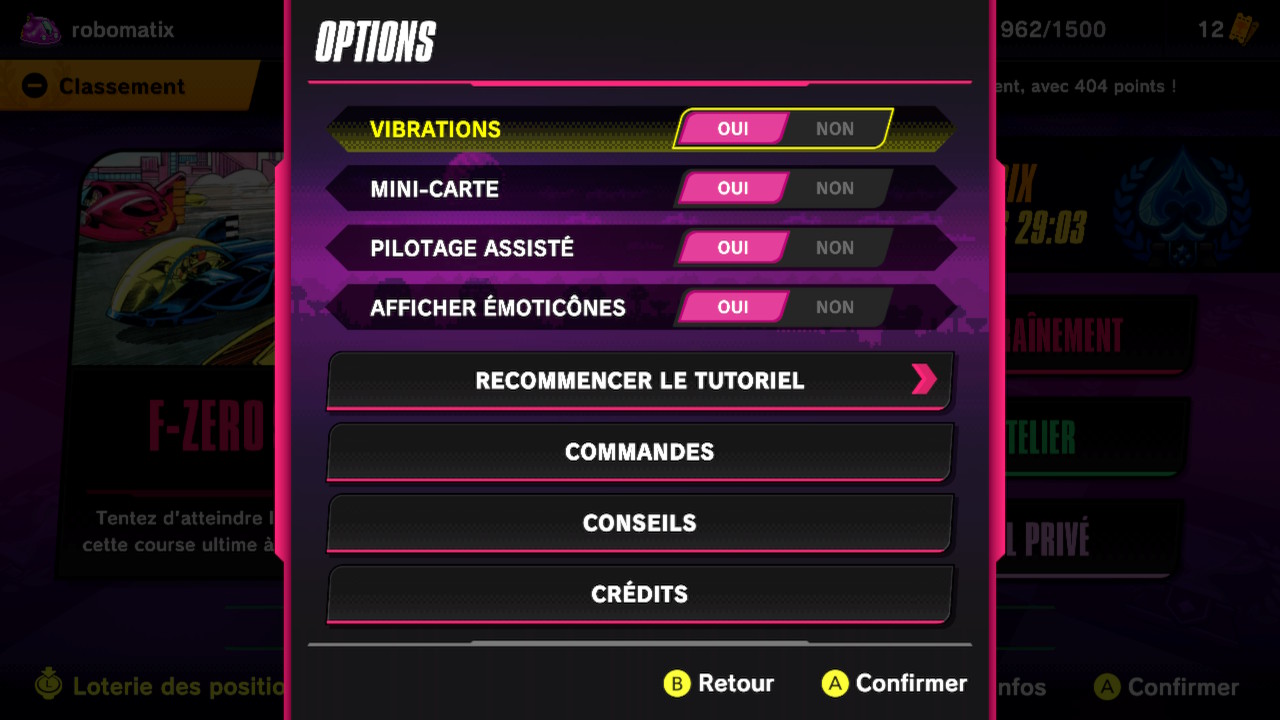Image resolution: width=1280 pixels, height=720 pixels.
Task: Disable Pilotage assisté with NON
Action: [x=836, y=248]
